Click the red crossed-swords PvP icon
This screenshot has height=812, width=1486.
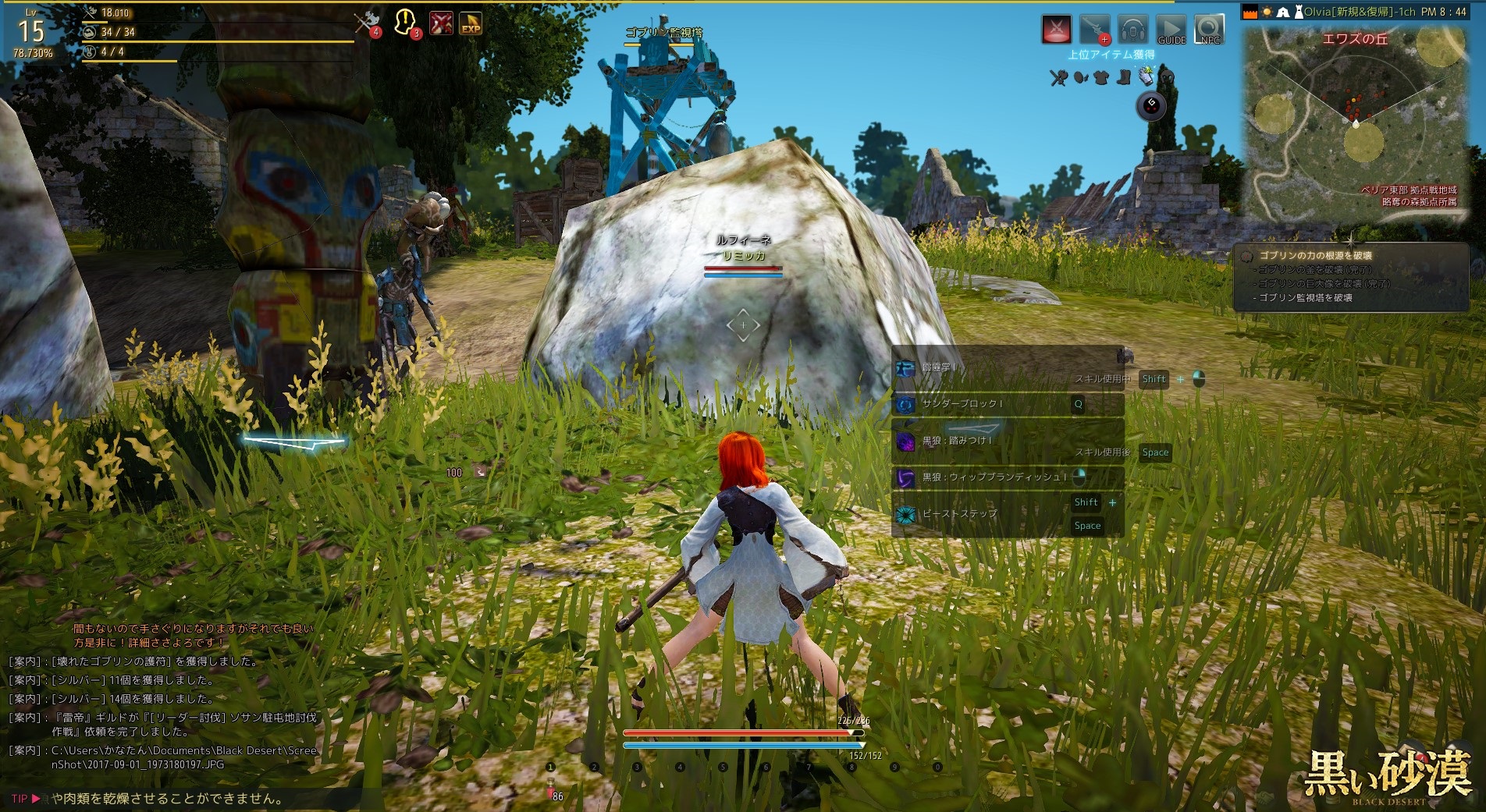coord(1057,30)
